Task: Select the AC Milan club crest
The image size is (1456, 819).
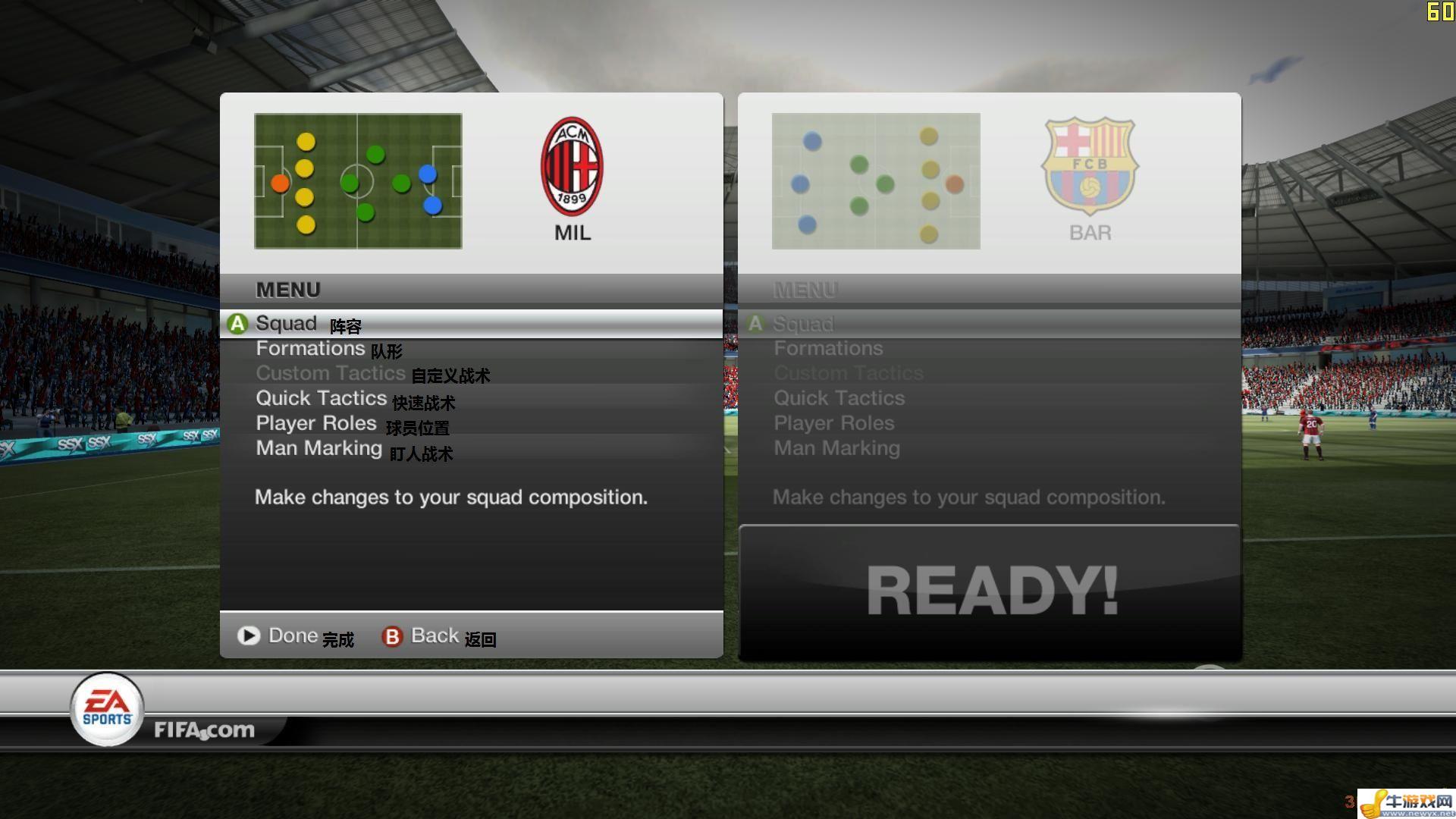Action: 572,166
